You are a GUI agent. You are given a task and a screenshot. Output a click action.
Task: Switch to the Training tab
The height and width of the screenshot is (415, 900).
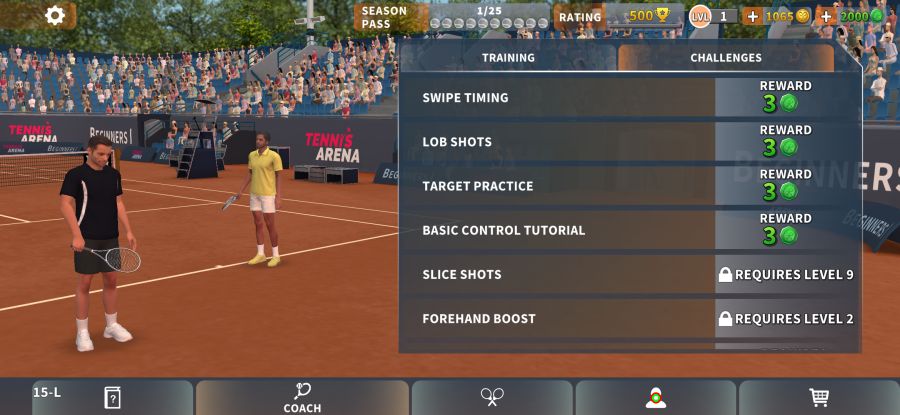click(x=508, y=58)
